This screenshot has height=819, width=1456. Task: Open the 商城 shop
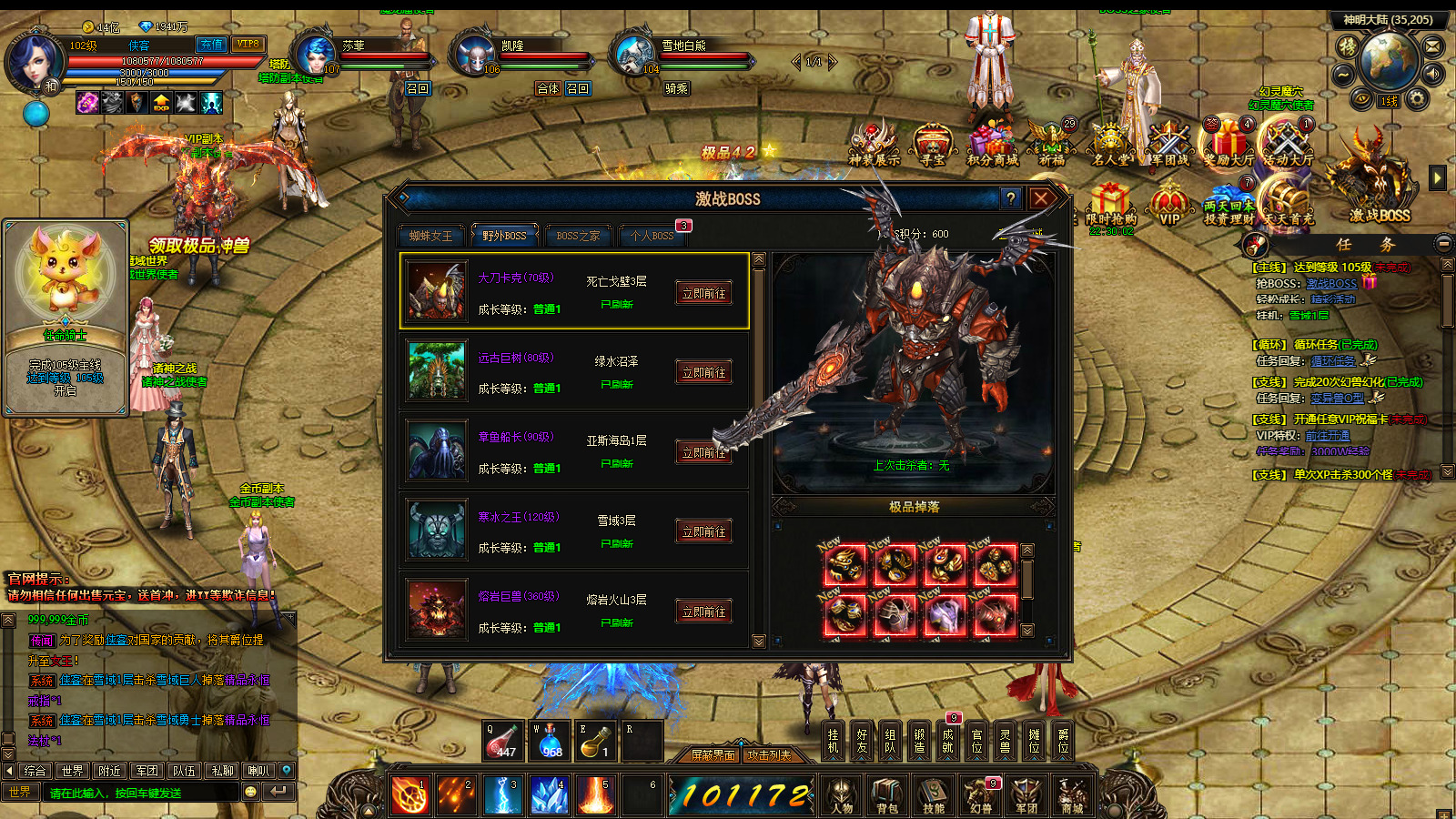click(x=1072, y=794)
